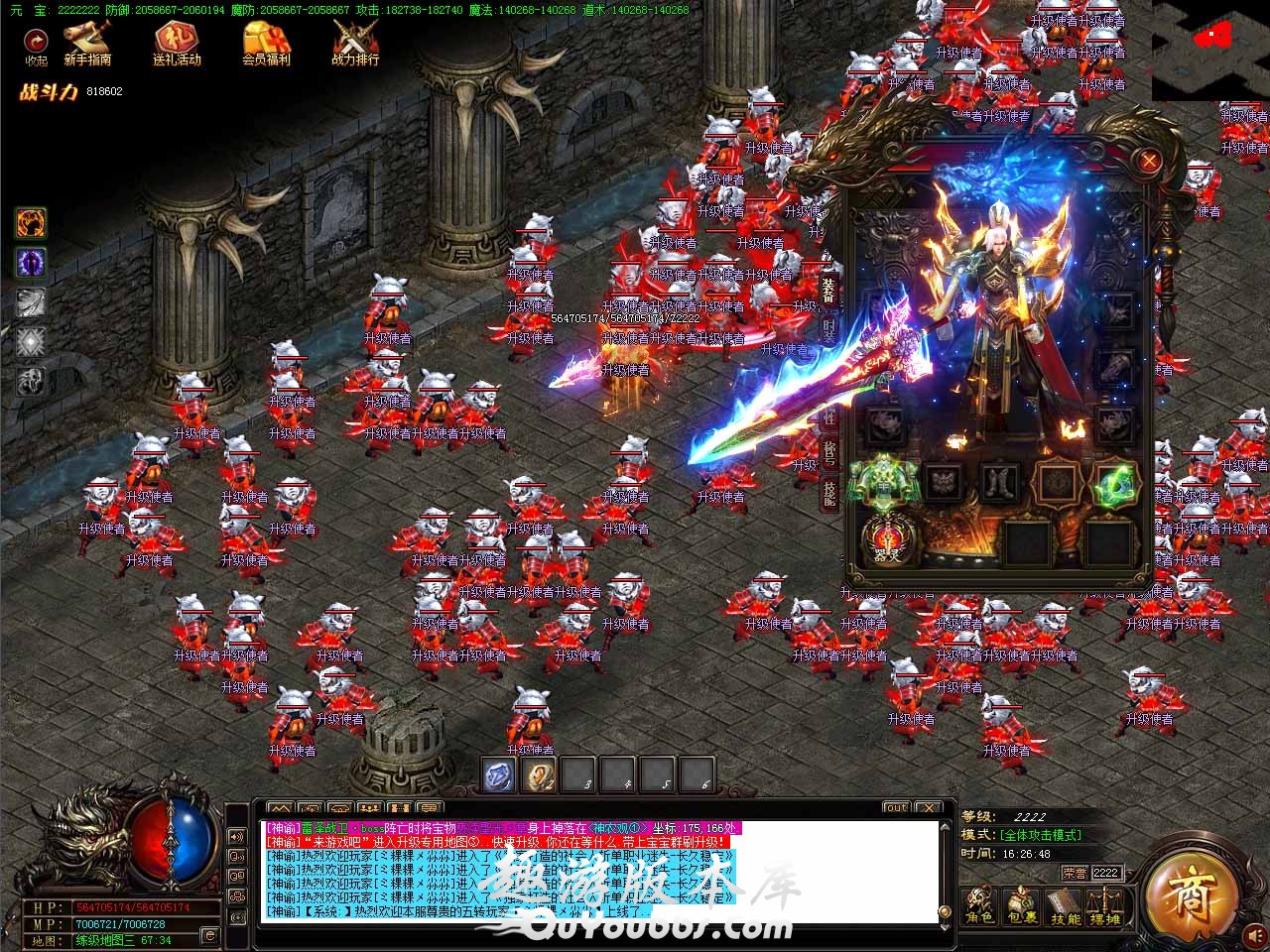This screenshot has height=952, width=1270.
Task: Open the 摆摊 stall trading button
Action: (1104, 906)
